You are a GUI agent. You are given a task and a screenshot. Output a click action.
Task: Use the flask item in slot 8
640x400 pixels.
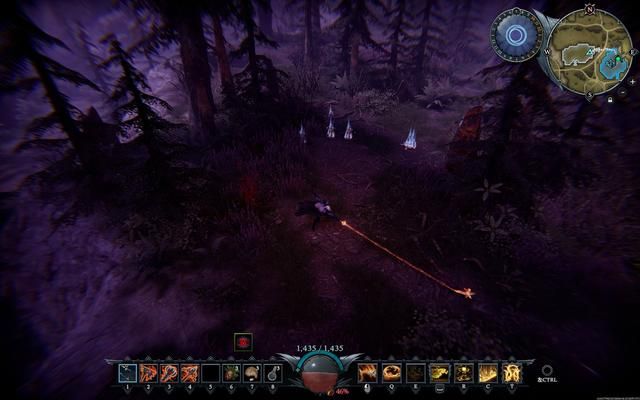[x=272, y=373]
